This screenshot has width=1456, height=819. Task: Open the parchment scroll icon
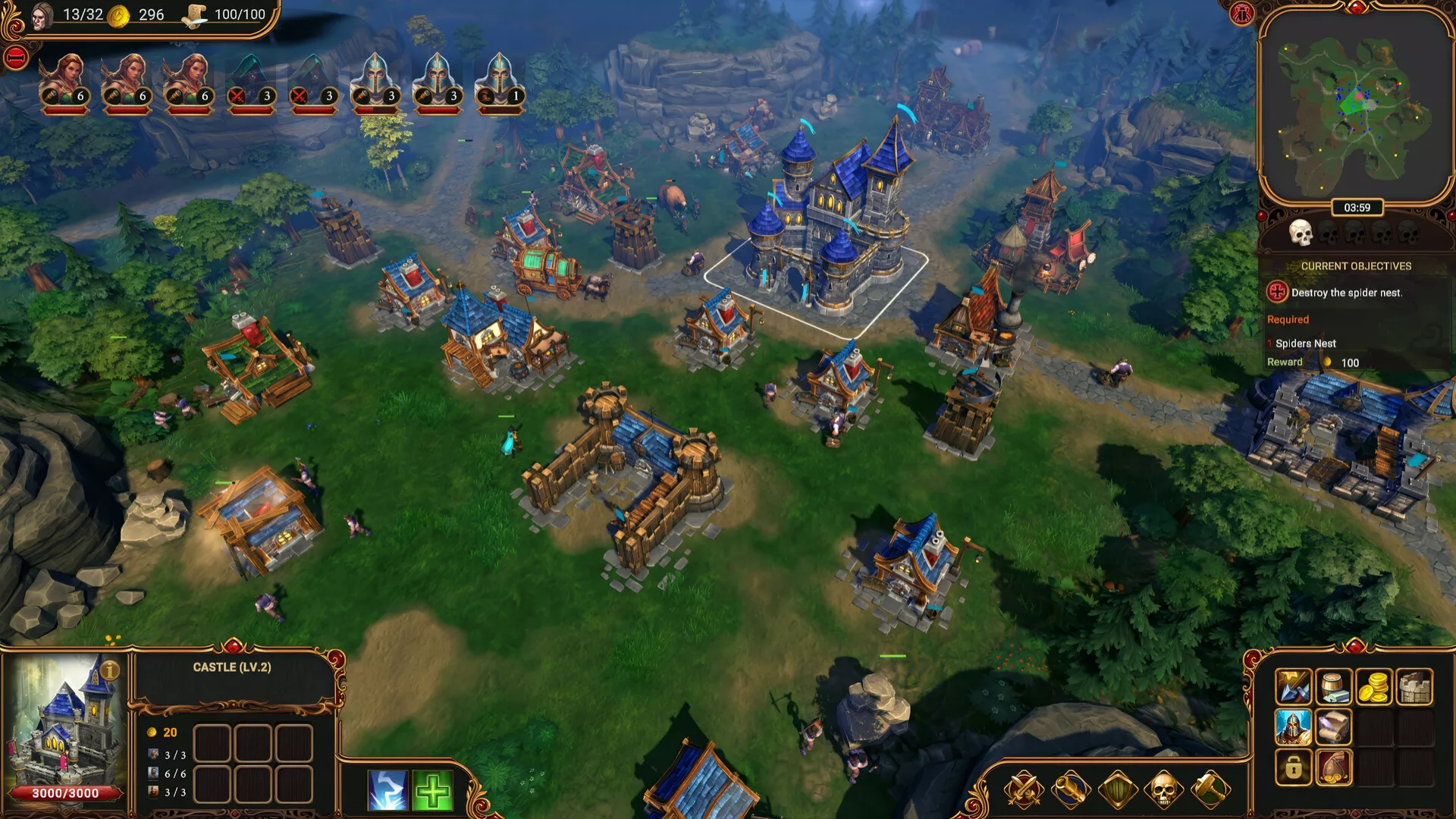click(1333, 727)
